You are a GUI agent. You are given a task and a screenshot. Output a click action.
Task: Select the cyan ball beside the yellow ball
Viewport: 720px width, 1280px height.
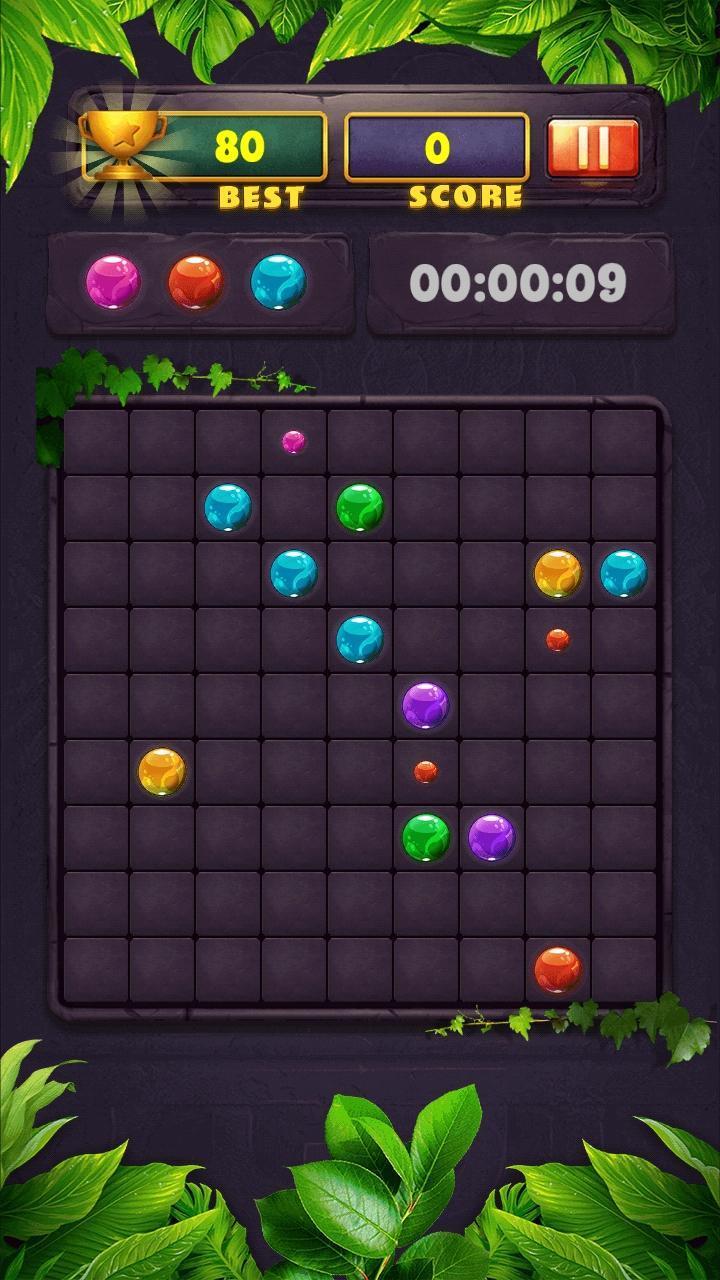(x=624, y=573)
